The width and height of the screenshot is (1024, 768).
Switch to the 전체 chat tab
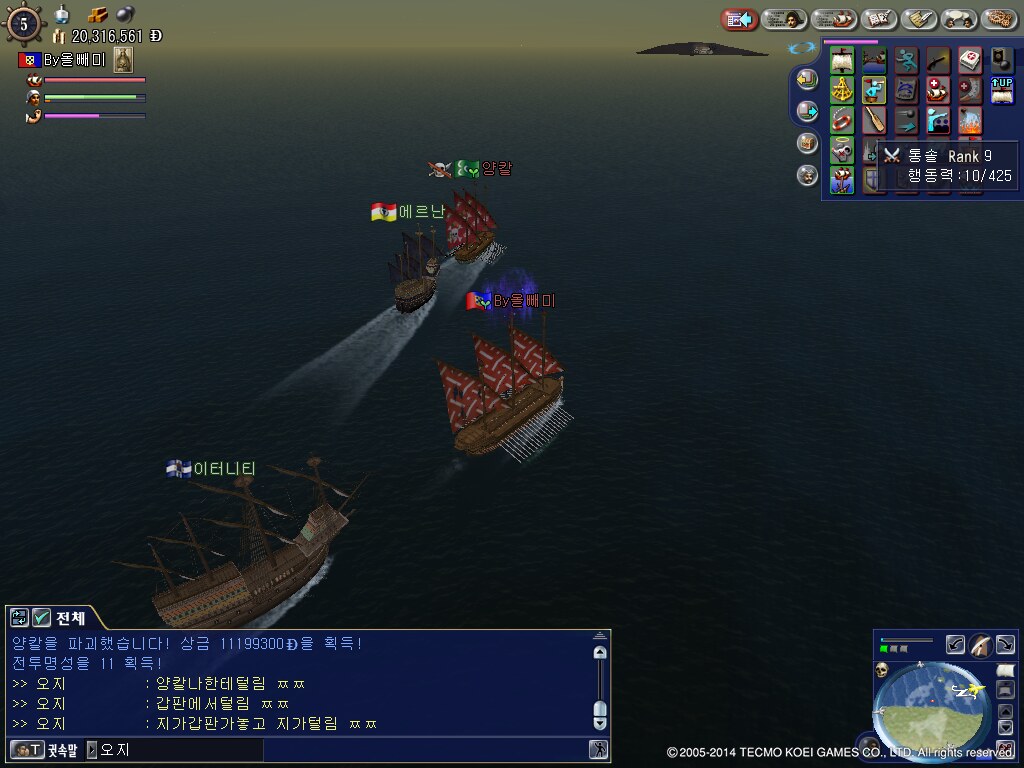[x=70, y=618]
